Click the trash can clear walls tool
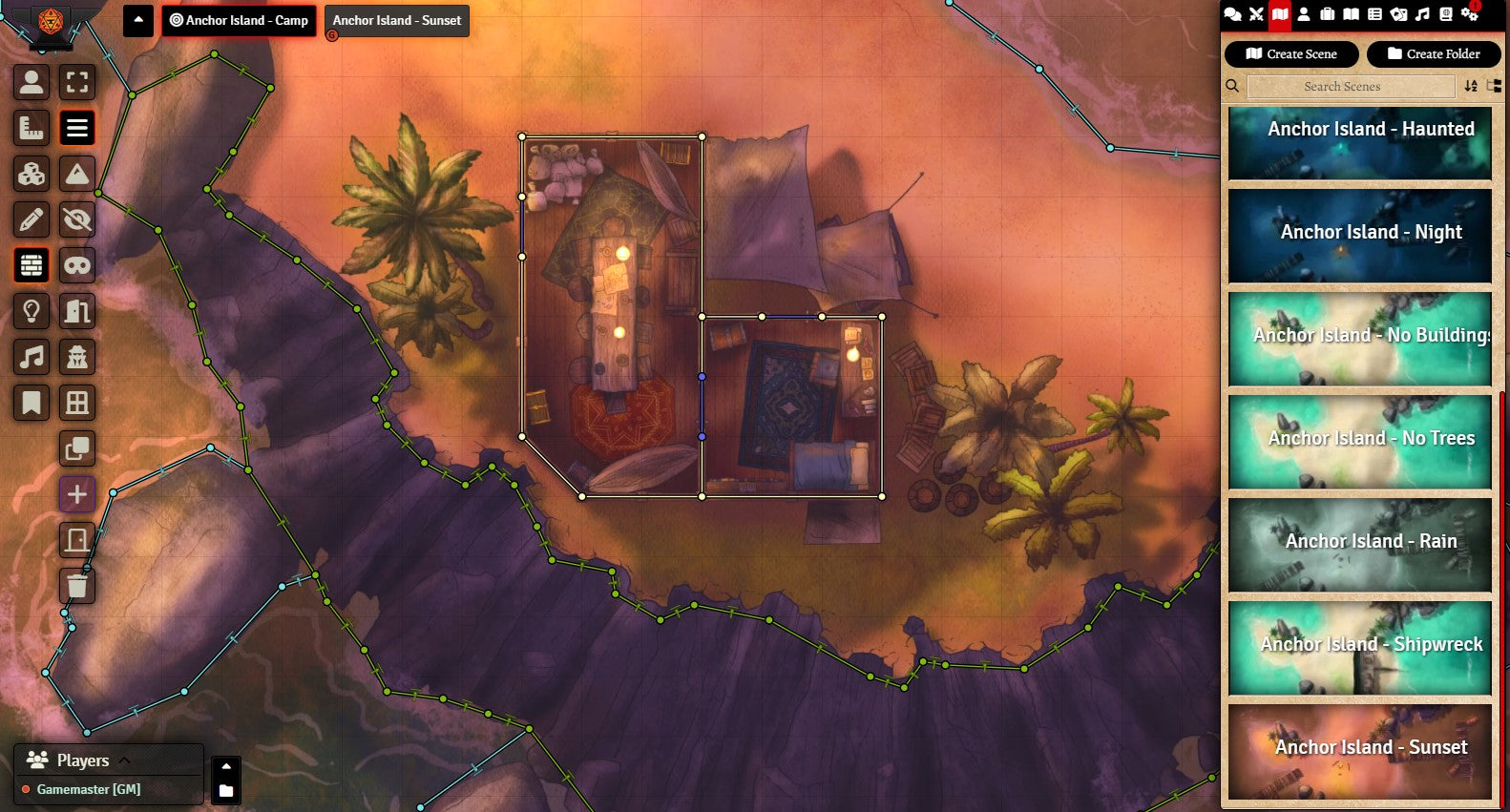 click(x=77, y=586)
